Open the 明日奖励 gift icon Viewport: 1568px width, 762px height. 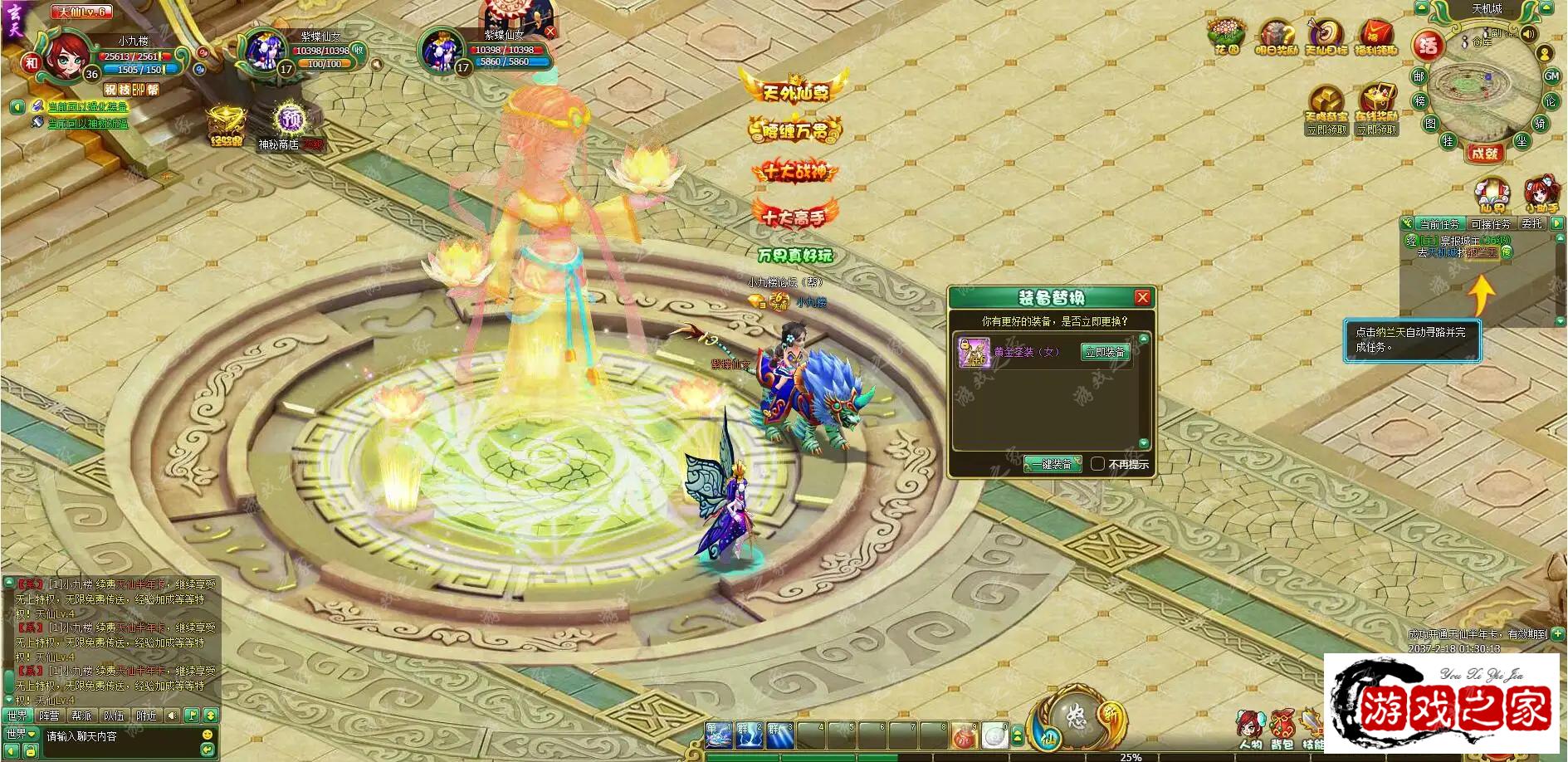tap(1276, 37)
